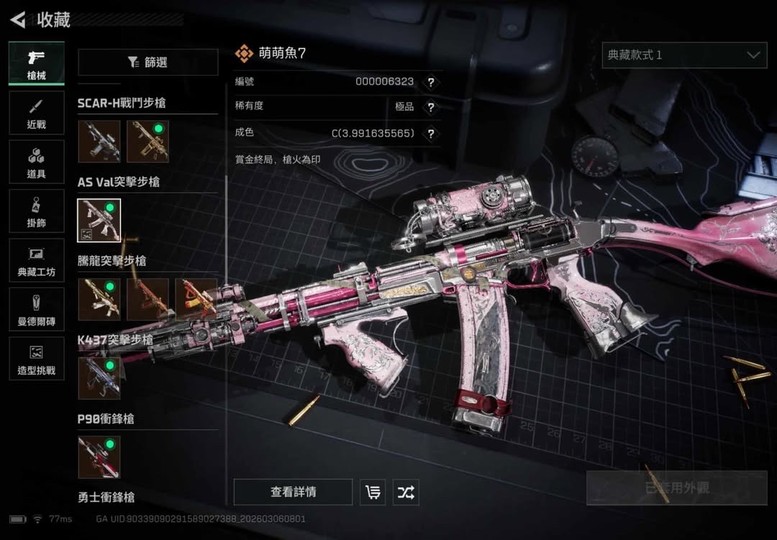The width and height of the screenshot is (777, 540).
Task: Switch to the 曼德爾磚 tab
Action: pos(36,309)
